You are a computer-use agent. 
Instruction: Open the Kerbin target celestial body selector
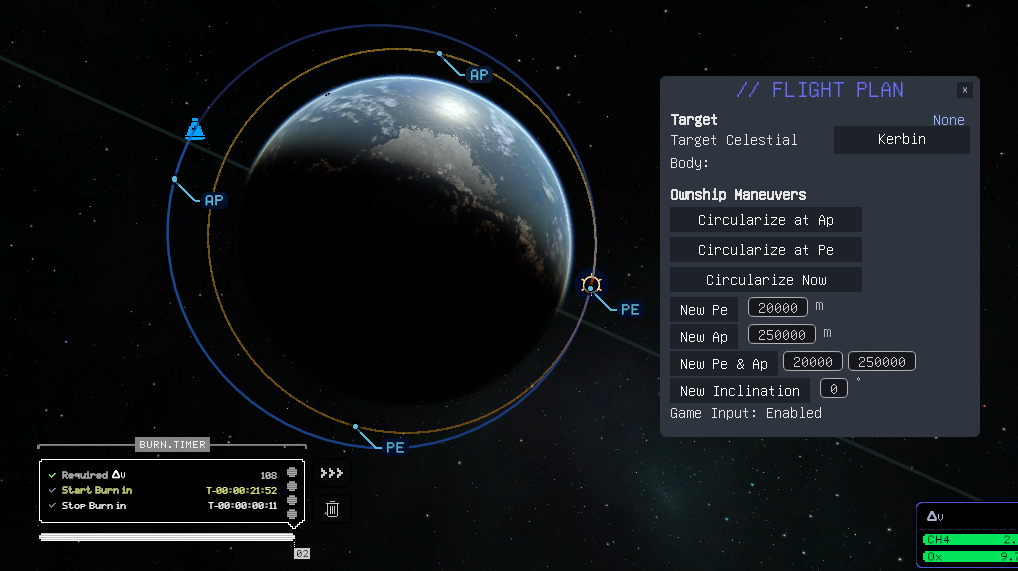pos(901,140)
